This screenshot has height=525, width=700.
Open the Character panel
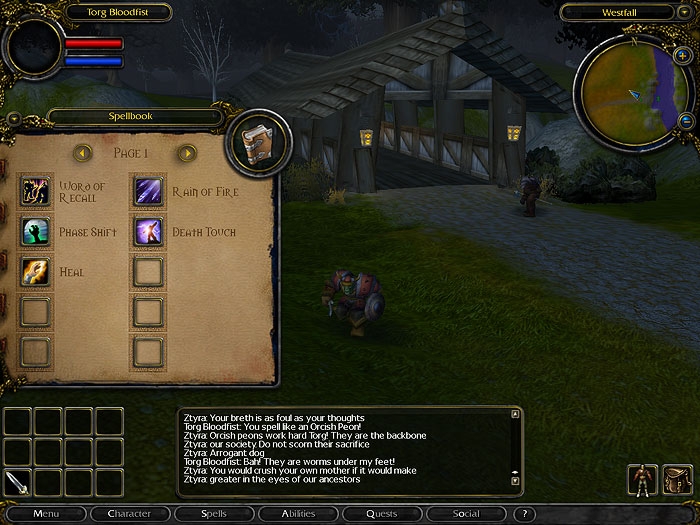tap(130, 514)
